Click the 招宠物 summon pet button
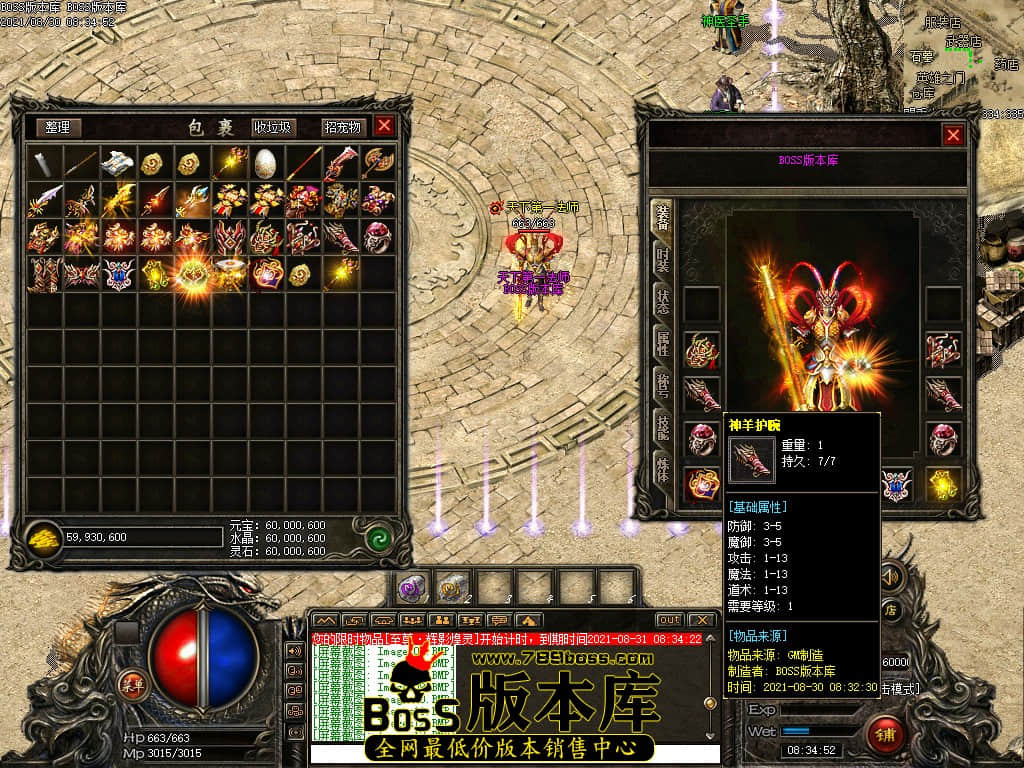 point(342,127)
